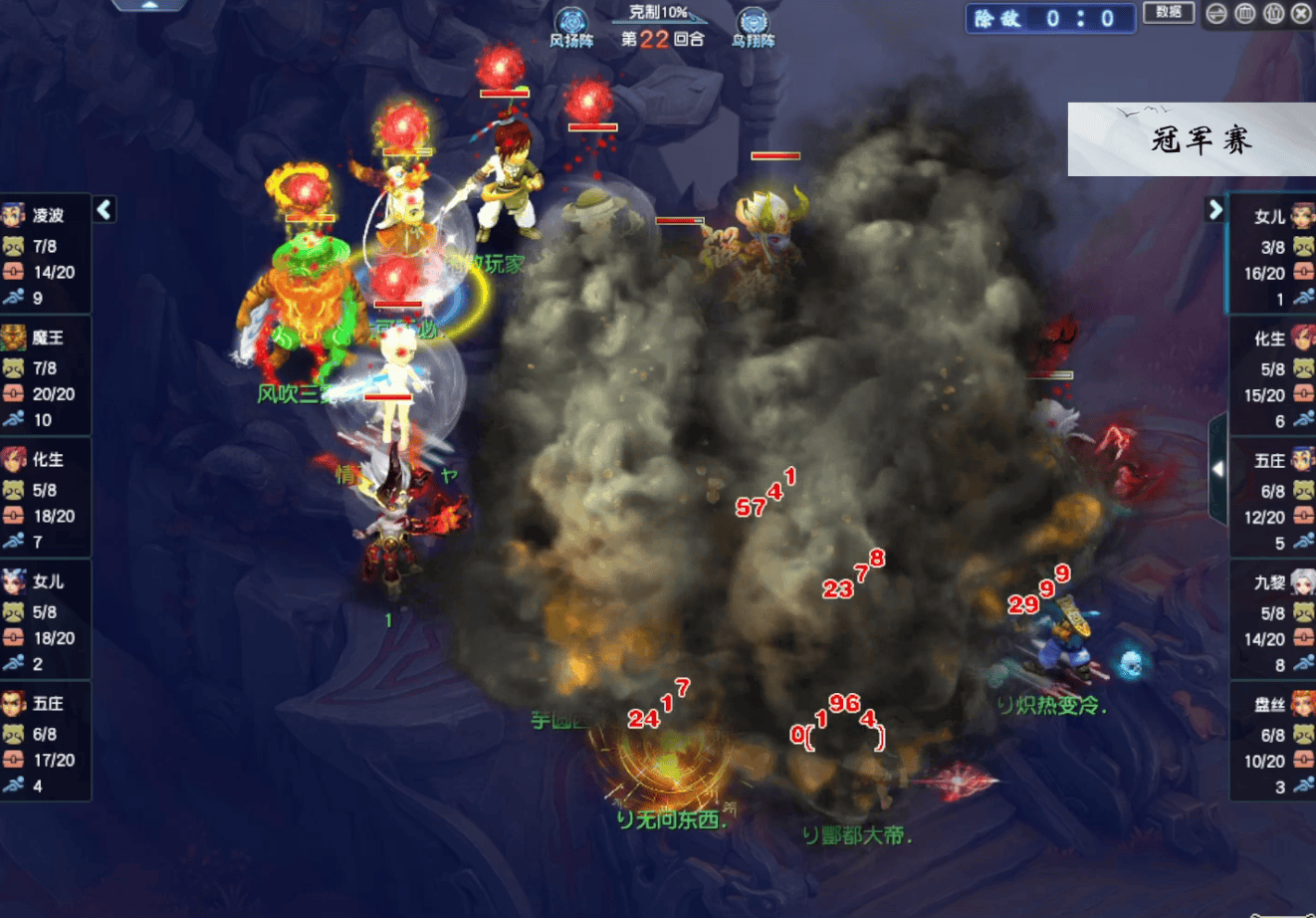Inspect the 风扬阵 formation icon
Image resolution: width=1316 pixels, height=918 pixels.
571,23
